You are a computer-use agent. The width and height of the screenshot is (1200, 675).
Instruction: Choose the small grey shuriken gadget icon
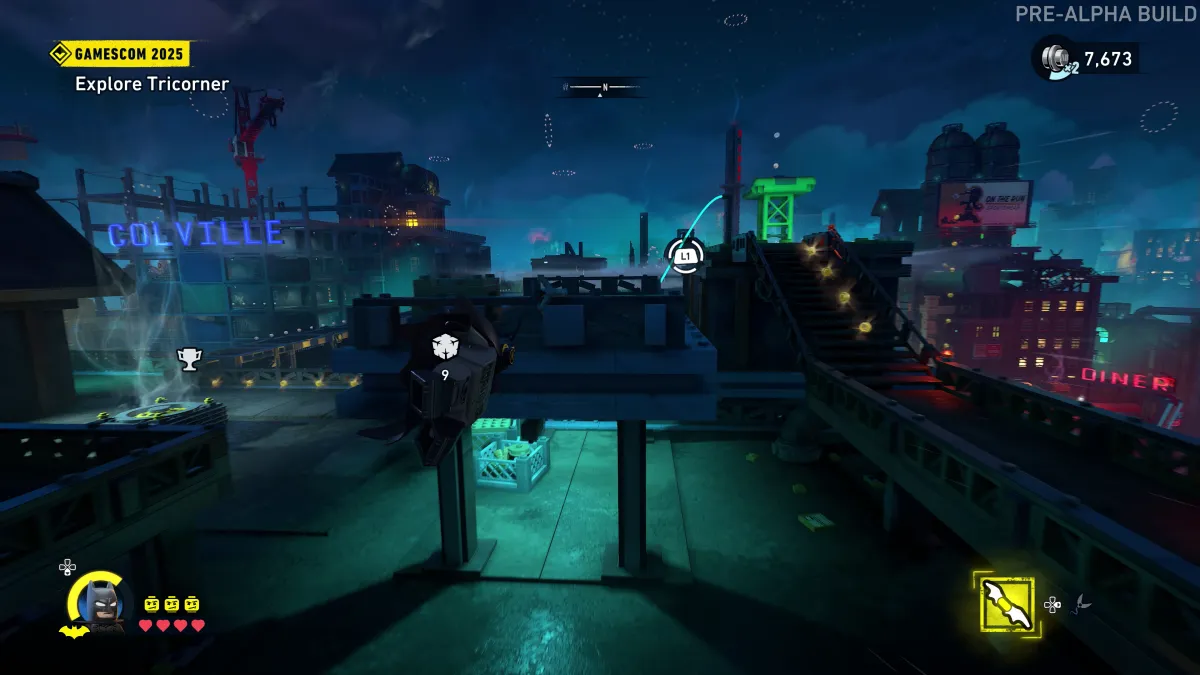pos(1082,603)
